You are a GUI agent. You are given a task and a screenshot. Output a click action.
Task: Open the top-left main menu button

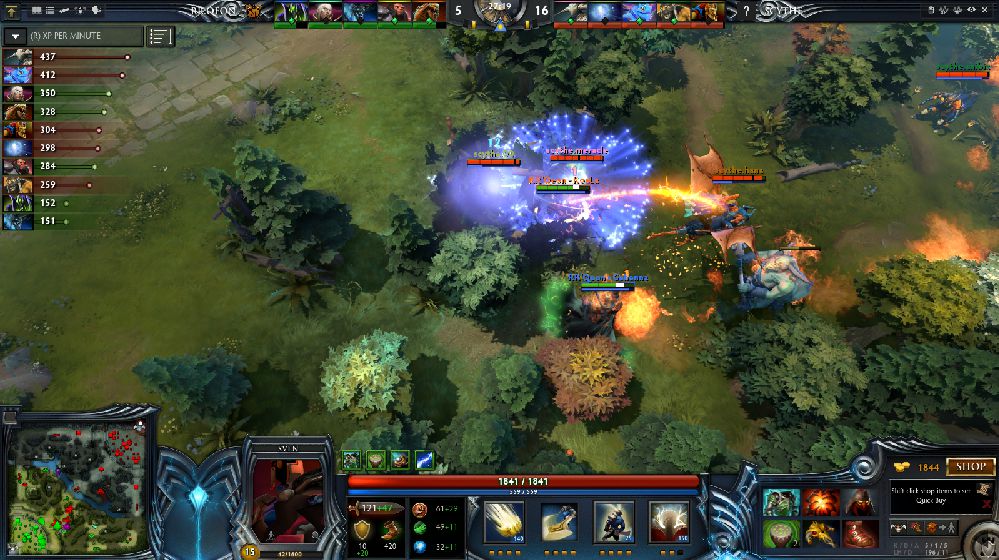(11, 10)
